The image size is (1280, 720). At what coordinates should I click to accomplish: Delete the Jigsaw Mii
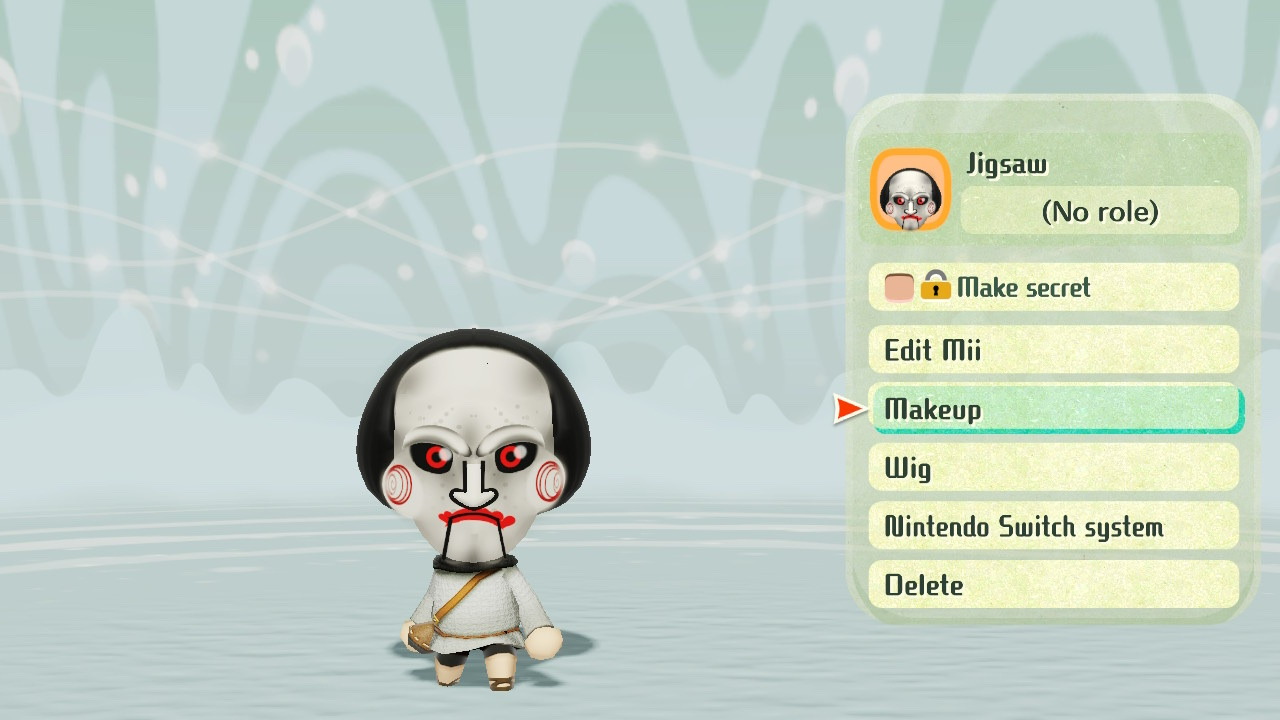point(1053,586)
